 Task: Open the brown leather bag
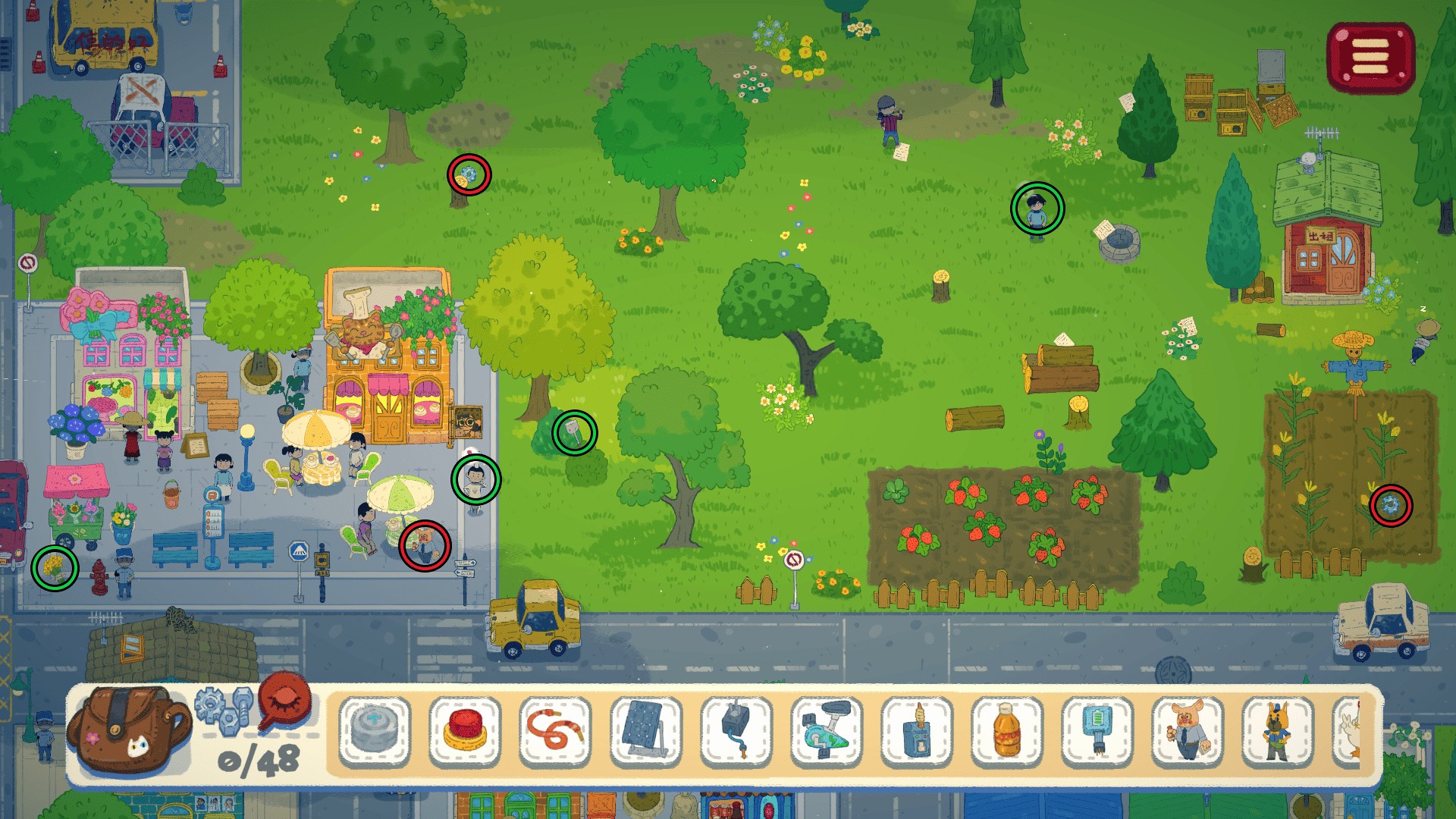point(129,730)
